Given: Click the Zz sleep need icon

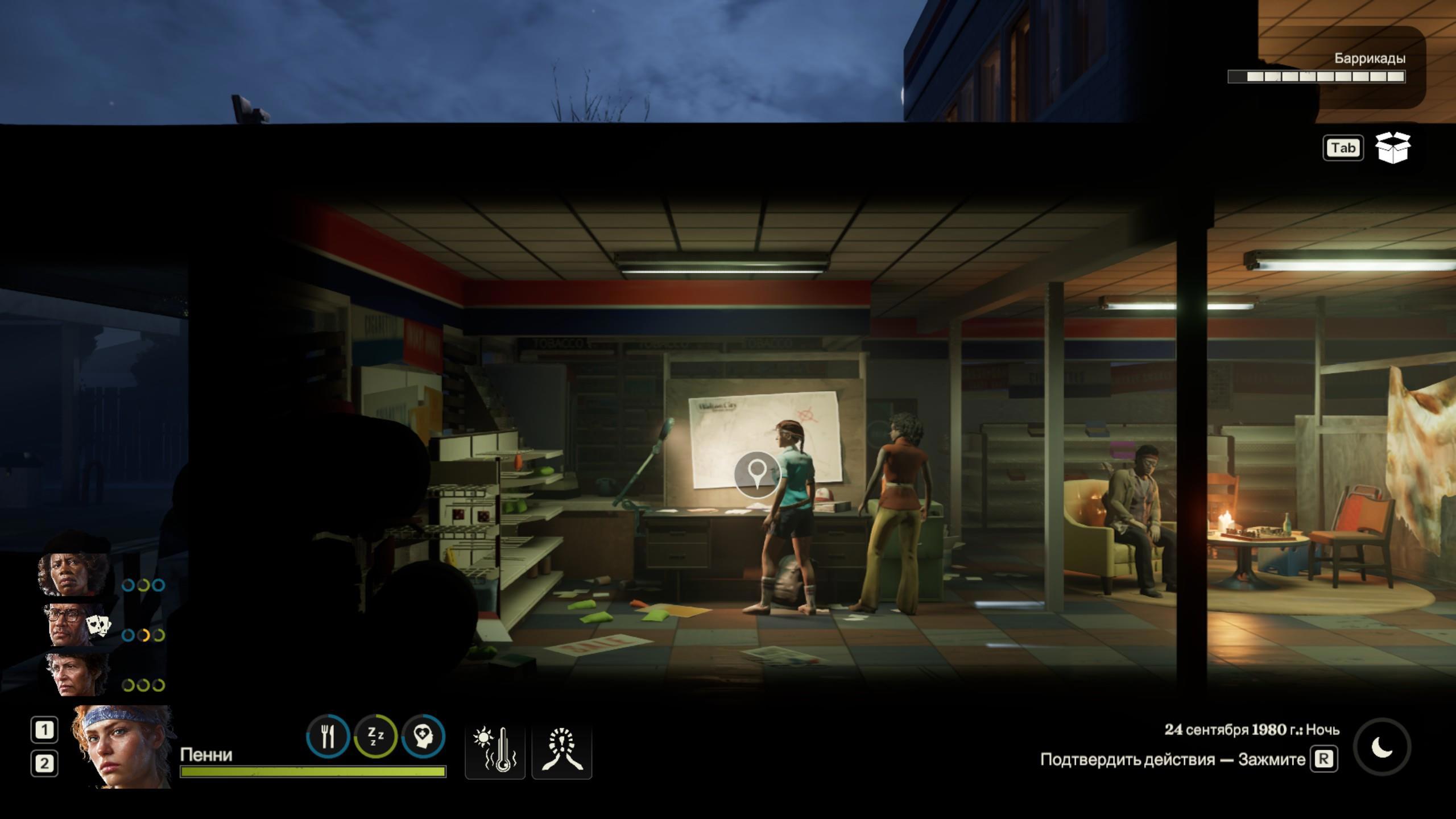Looking at the screenshot, I should coord(375,737).
